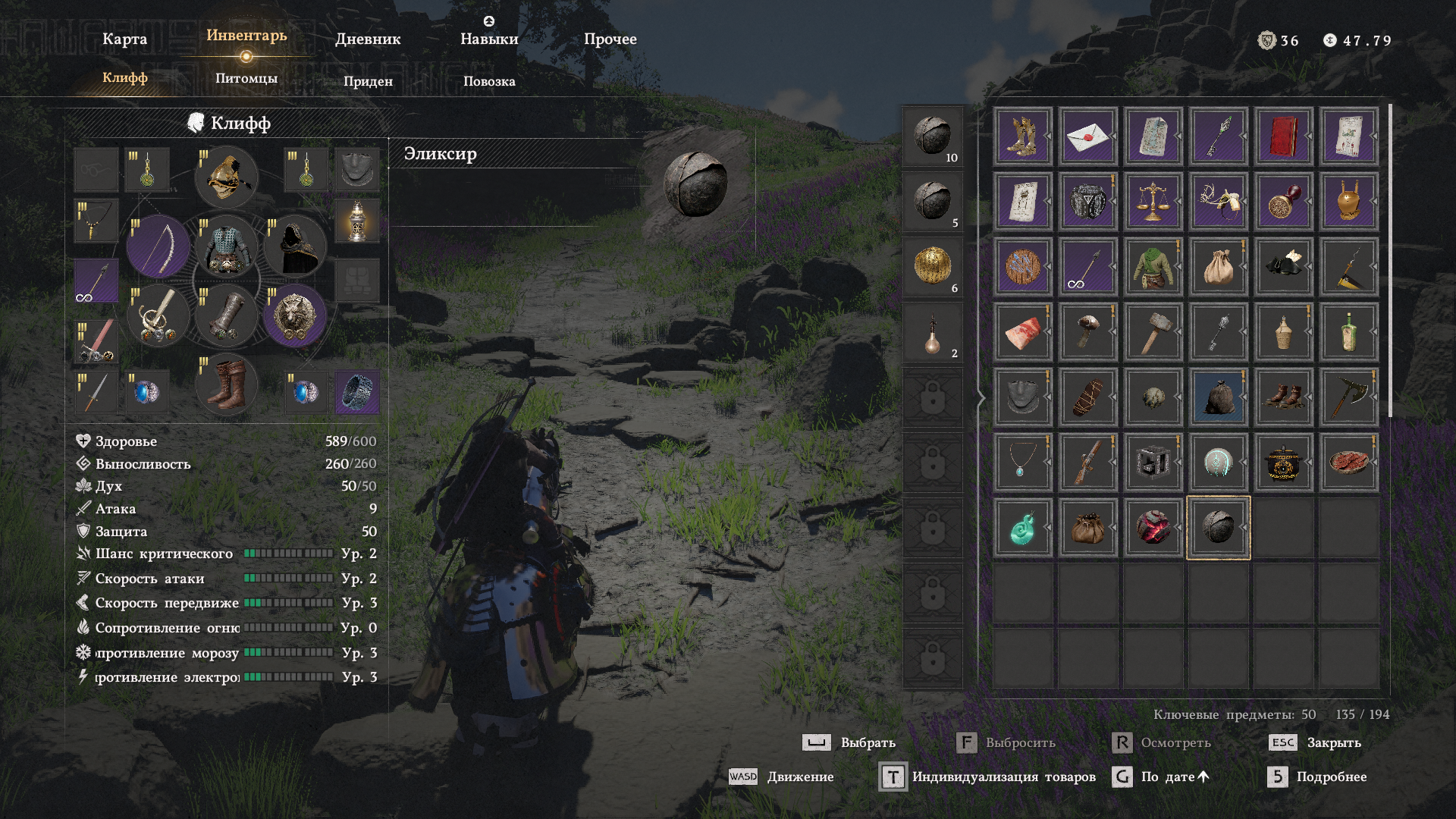Select the red book in inventory
This screenshot has height=819, width=1456.
(1283, 136)
